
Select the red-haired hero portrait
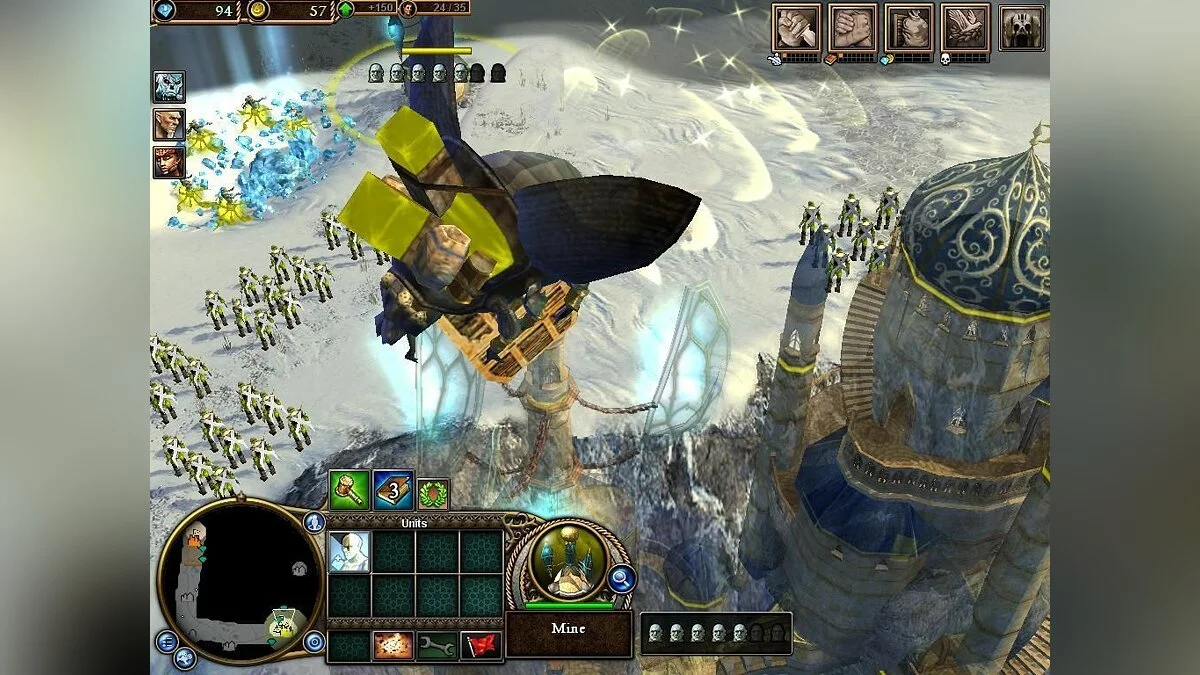click(x=168, y=161)
